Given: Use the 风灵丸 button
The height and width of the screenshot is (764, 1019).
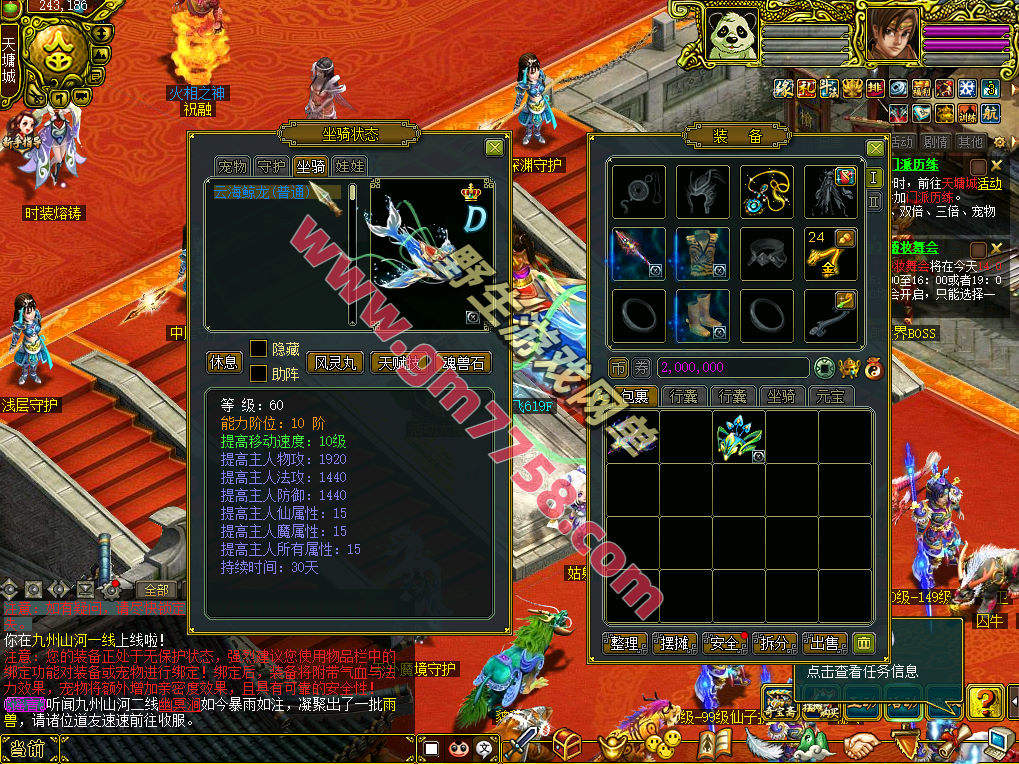Looking at the screenshot, I should point(334,362).
